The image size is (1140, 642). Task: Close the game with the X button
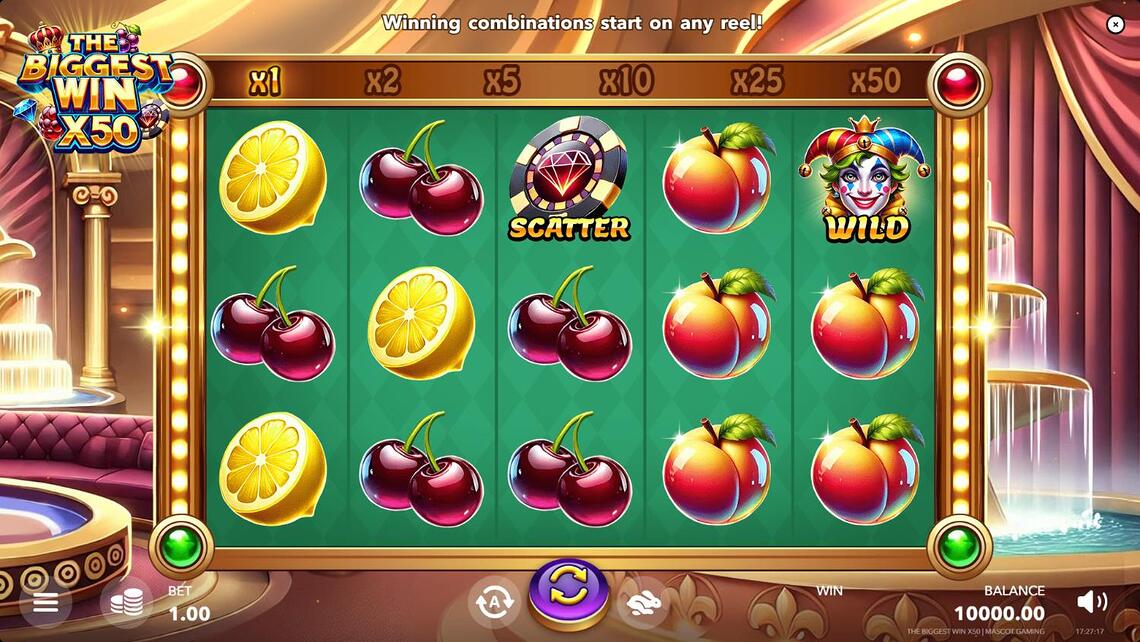[x=1116, y=24]
